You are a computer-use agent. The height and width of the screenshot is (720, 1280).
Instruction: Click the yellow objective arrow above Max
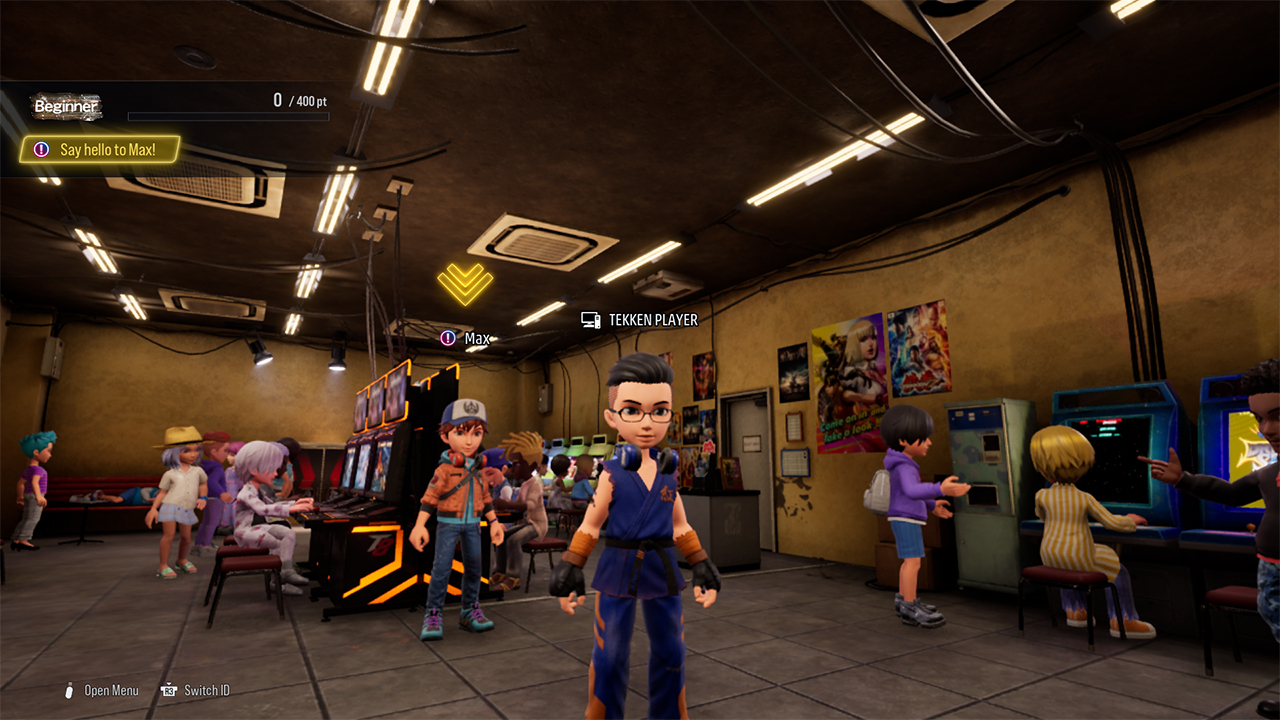pos(465,284)
